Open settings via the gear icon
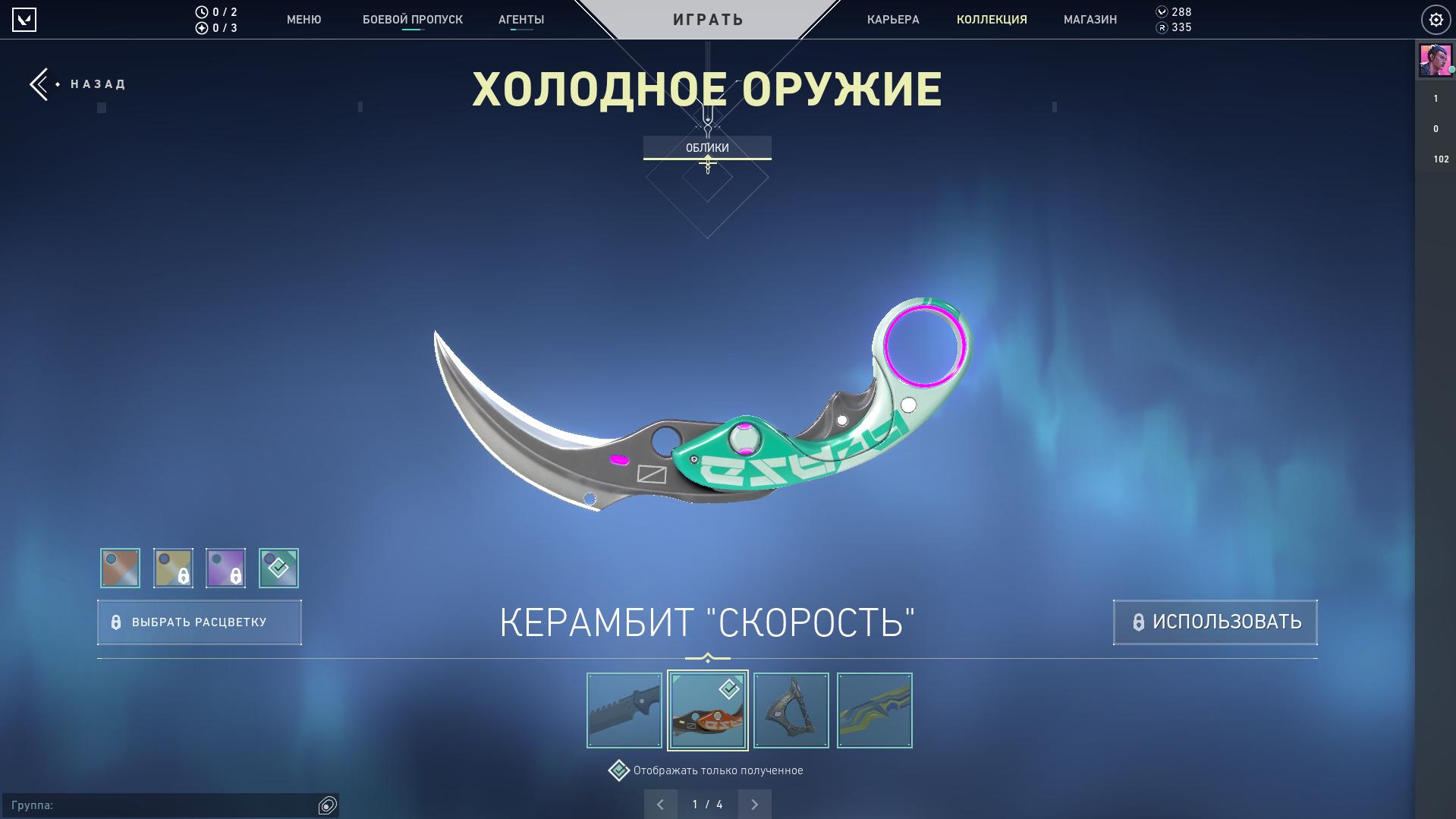Screen dimensions: 1456x819 (x=1436, y=20)
